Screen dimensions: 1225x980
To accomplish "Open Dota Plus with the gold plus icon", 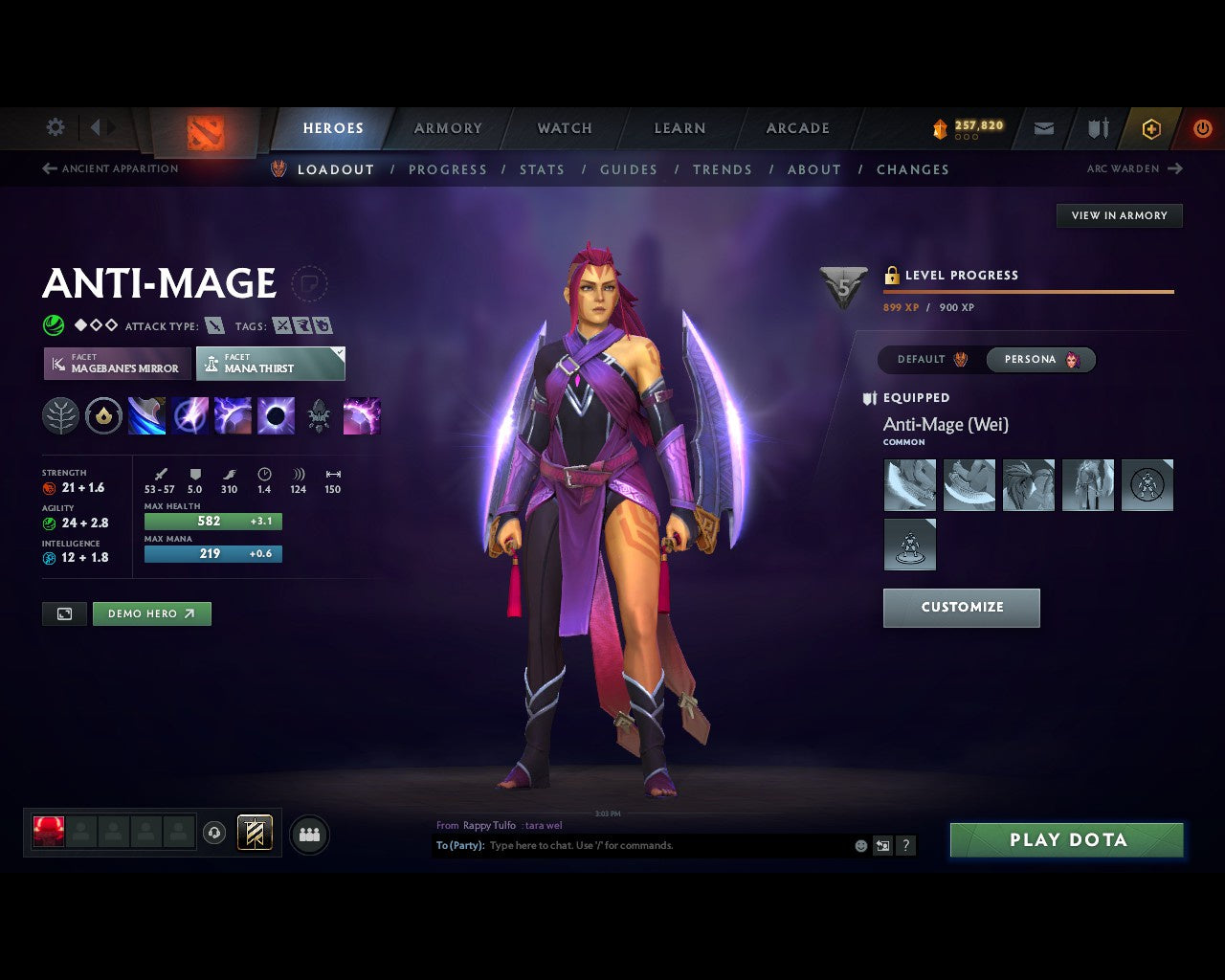I will (x=1151, y=128).
